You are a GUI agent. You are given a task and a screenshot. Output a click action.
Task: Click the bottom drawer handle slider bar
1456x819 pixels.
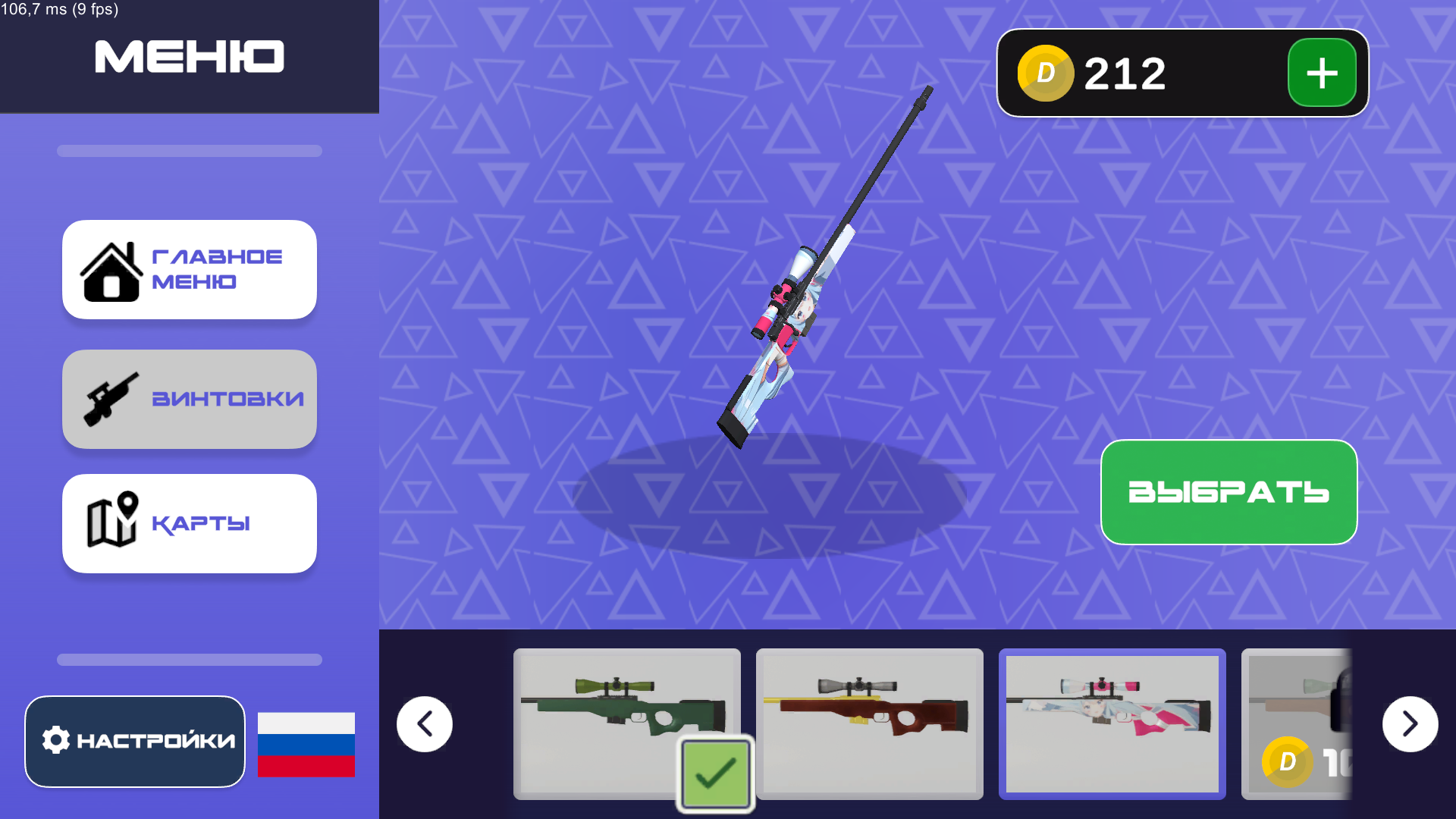[x=189, y=659]
